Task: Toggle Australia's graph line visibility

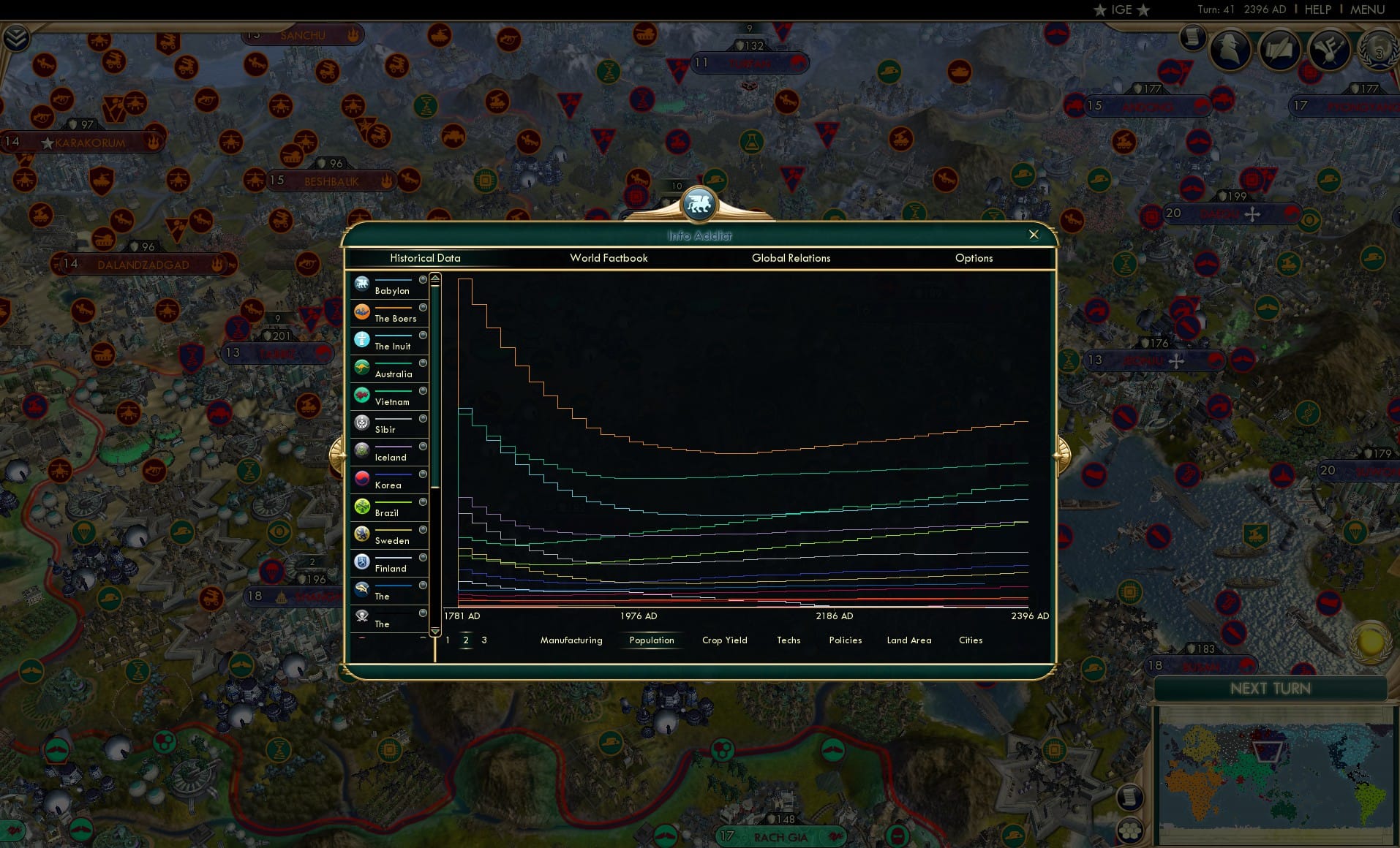Action: click(422, 363)
